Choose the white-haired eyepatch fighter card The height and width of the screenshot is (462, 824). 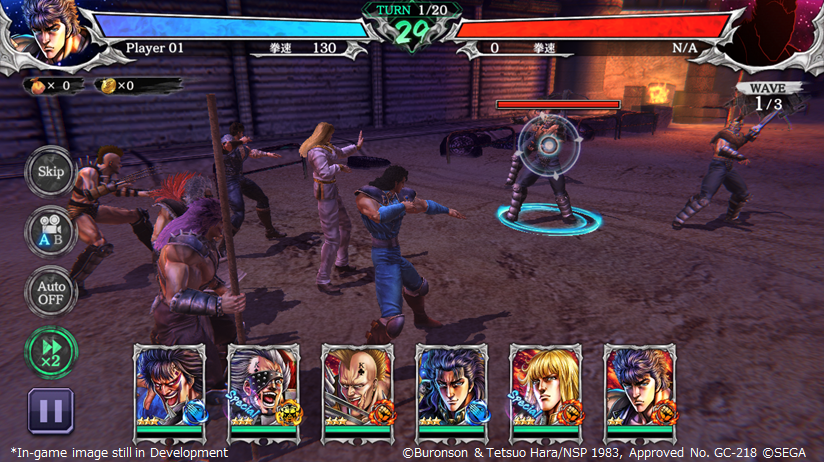(x=263, y=390)
